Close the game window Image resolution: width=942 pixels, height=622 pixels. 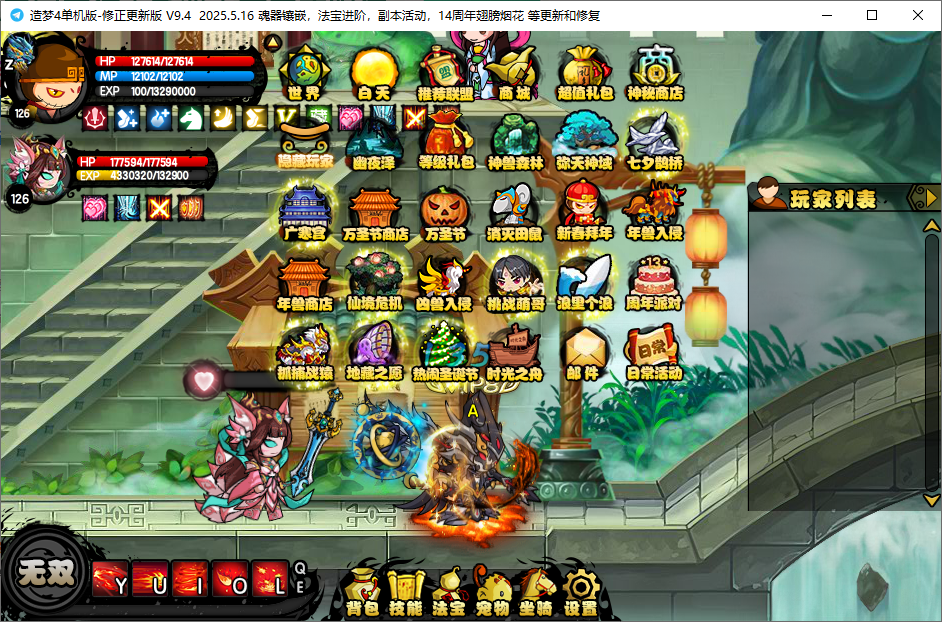coord(917,15)
